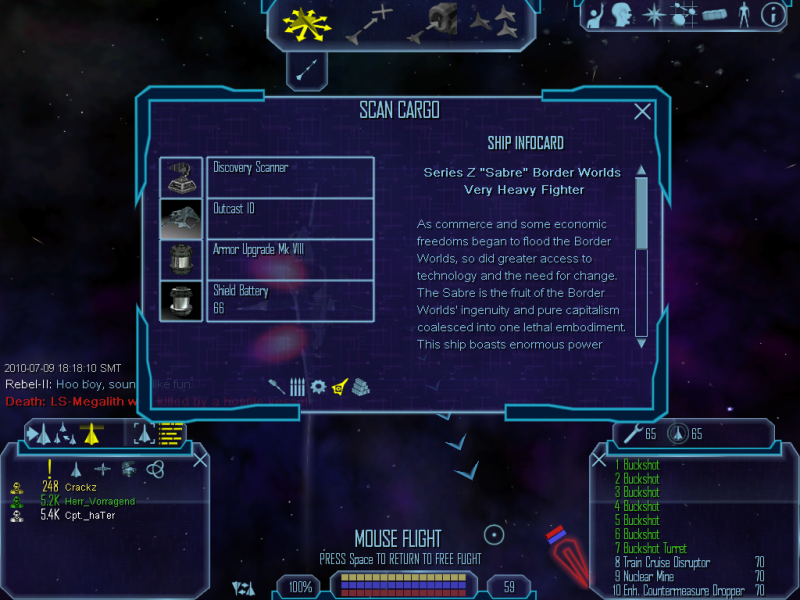Viewport: 800px width, 600px height.
Task: Show ammunition filter in cargo scan
Action: tap(297, 386)
